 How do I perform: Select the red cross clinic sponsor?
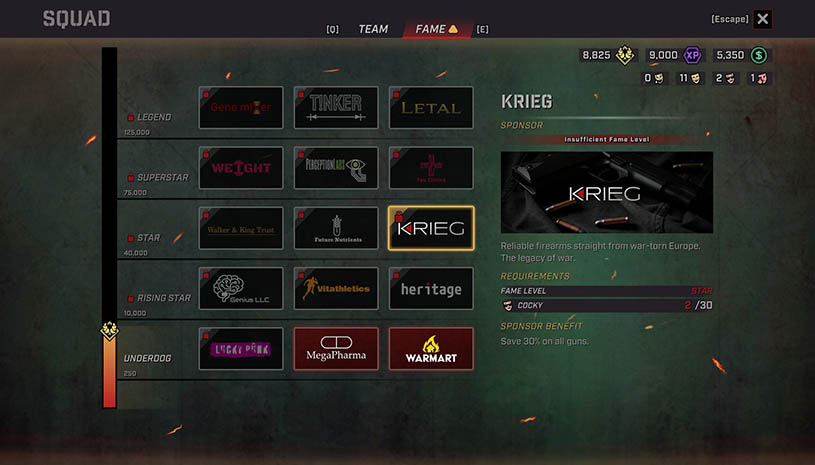point(431,168)
